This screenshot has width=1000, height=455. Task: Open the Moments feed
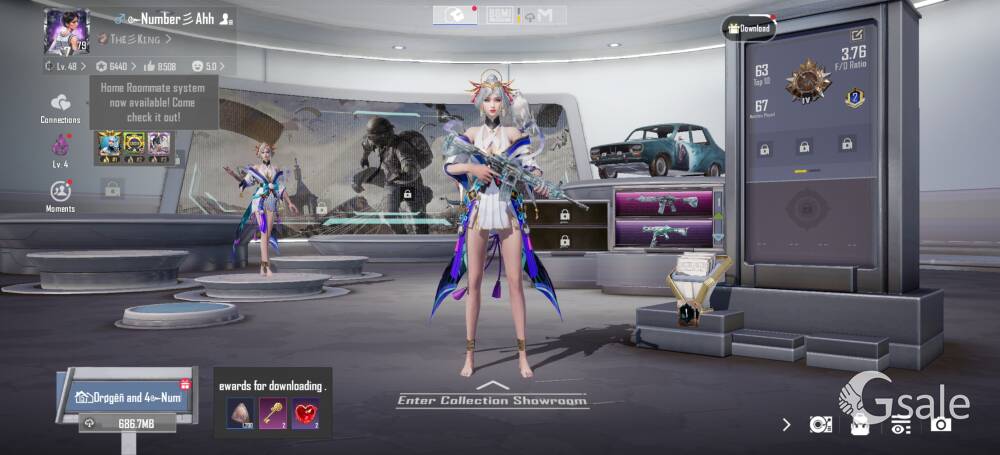point(60,193)
